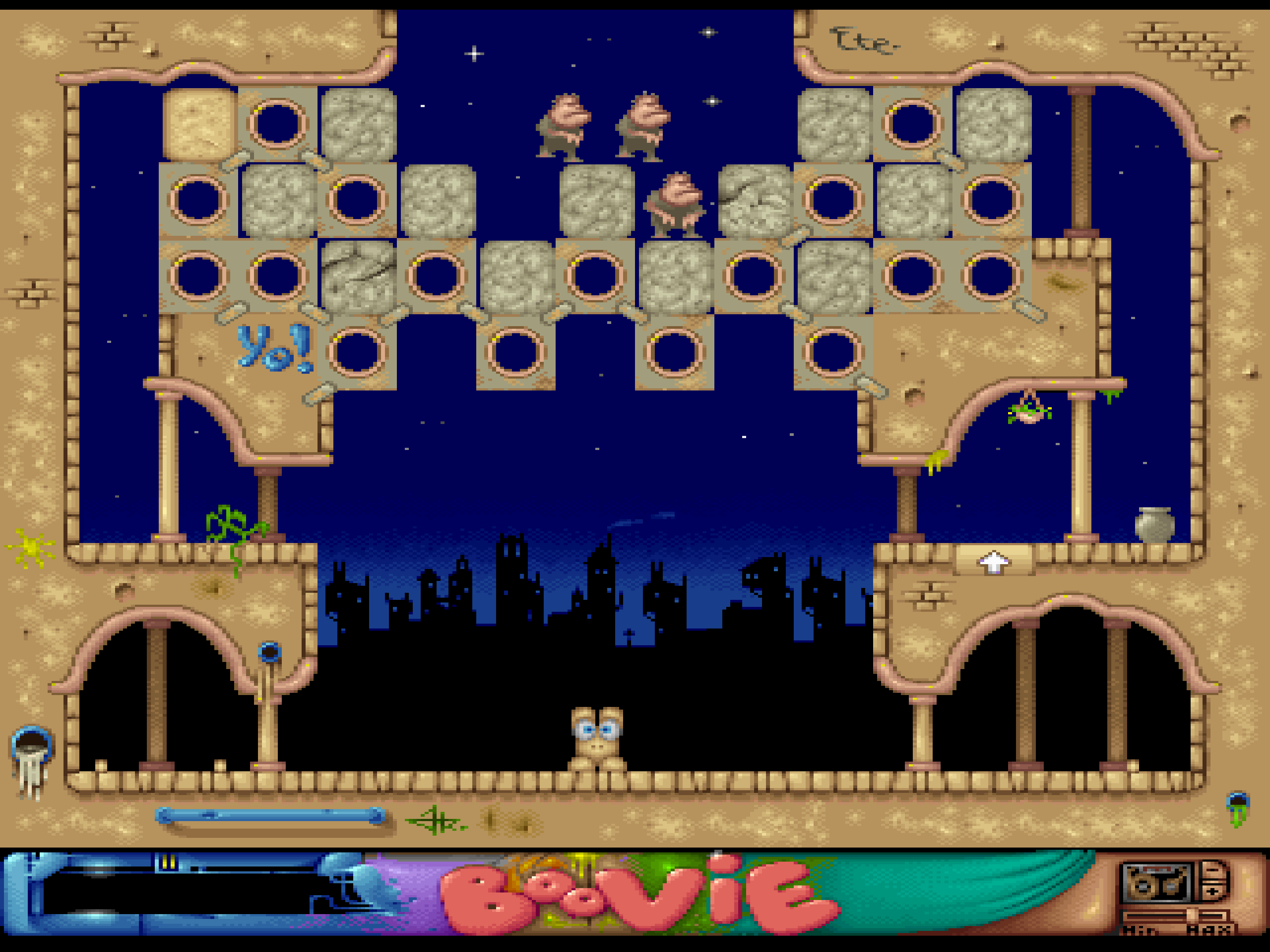This screenshot has width=1270, height=952.
Task: Click the plus button beside the cassette
Action: tap(1213, 892)
